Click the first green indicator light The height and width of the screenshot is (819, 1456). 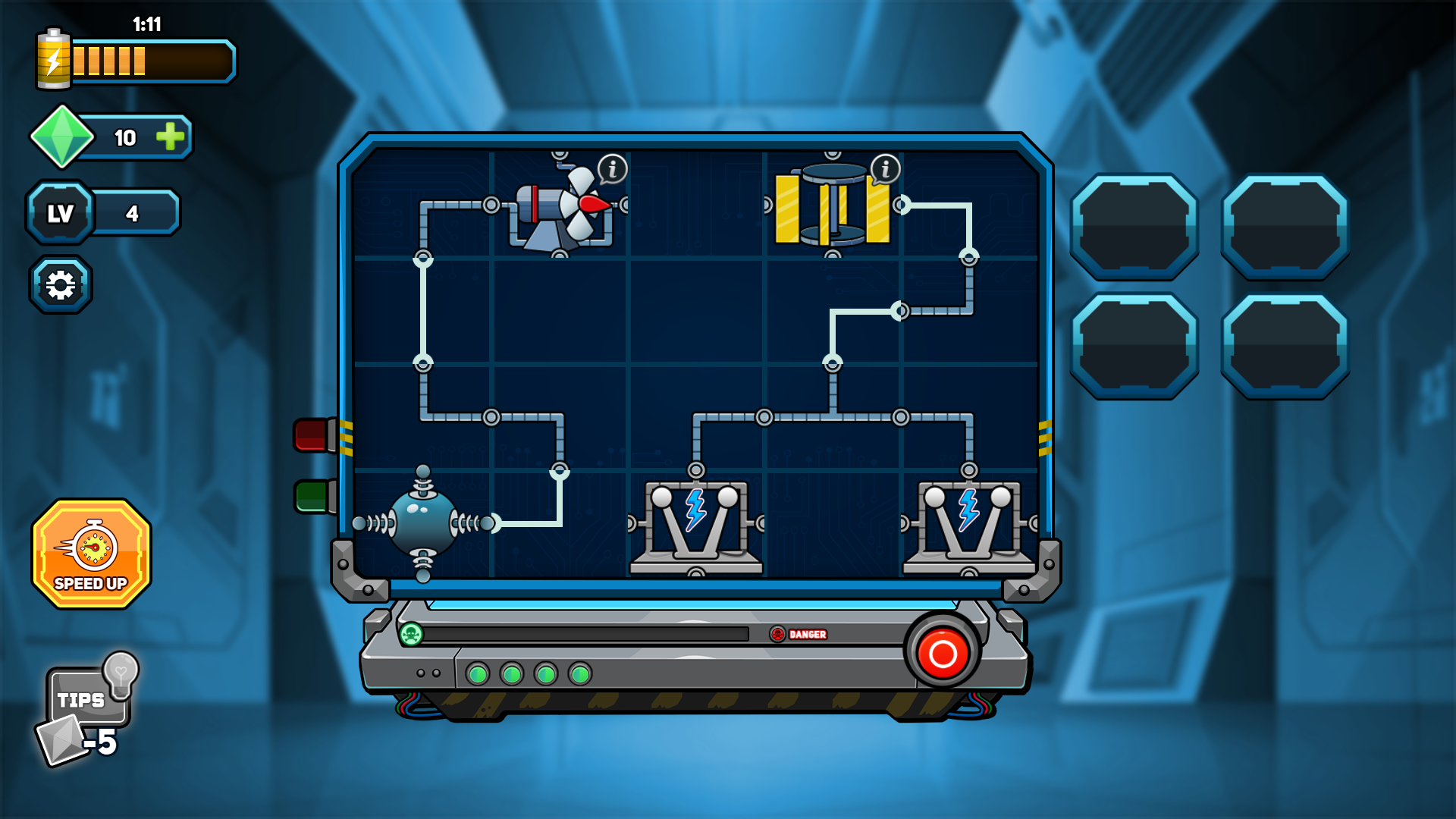[479, 674]
